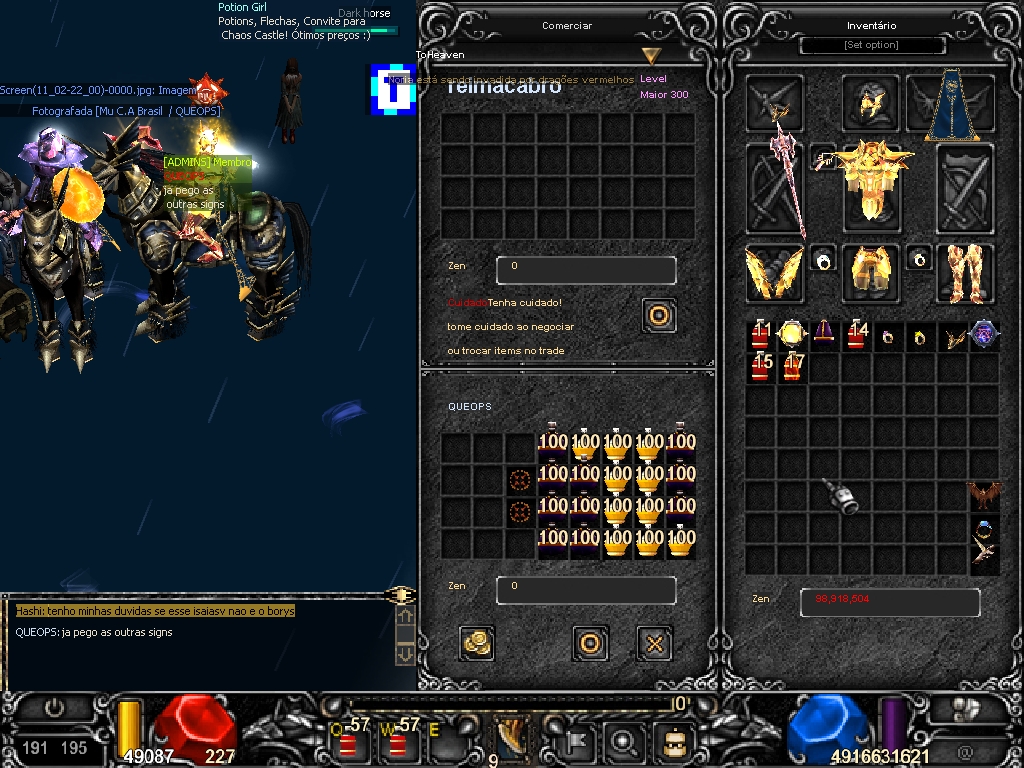Image resolution: width=1024 pixels, height=768 pixels.
Task: Cancel the trade with the X button
Action: (x=654, y=643)
